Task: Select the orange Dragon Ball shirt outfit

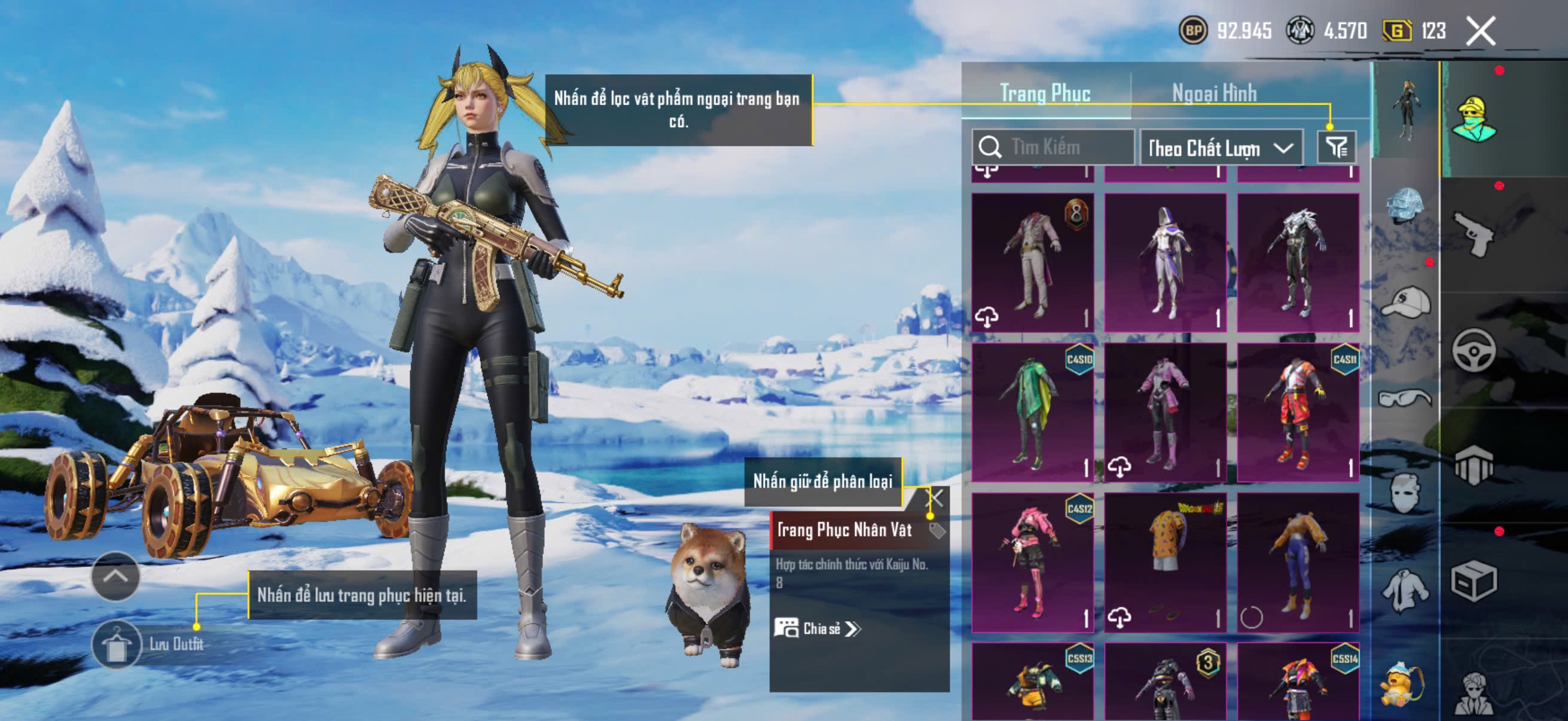Action: (x=1165, y=562)
